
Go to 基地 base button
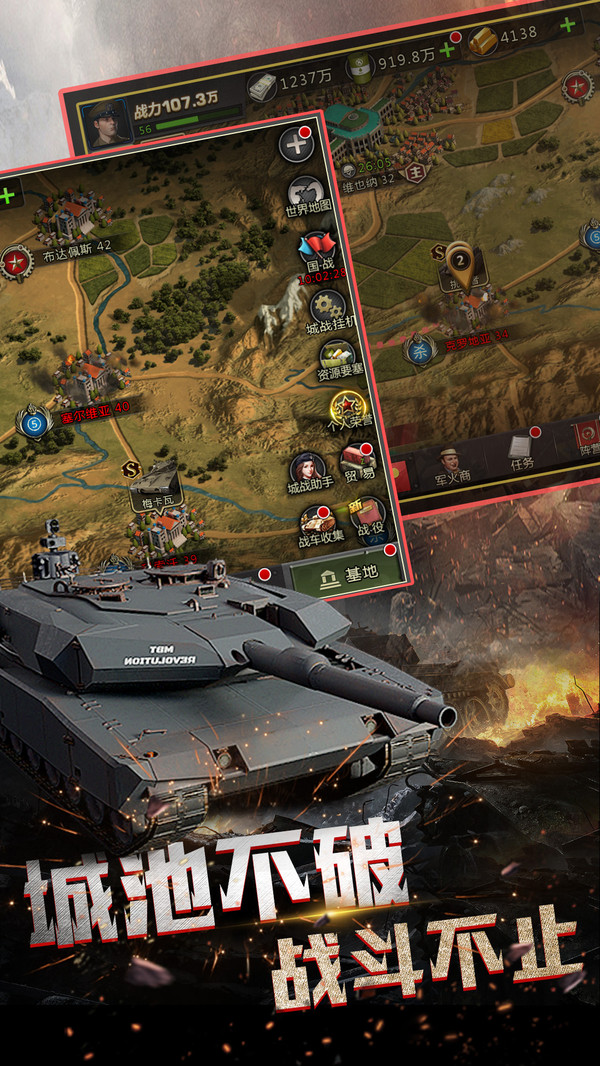346,574
